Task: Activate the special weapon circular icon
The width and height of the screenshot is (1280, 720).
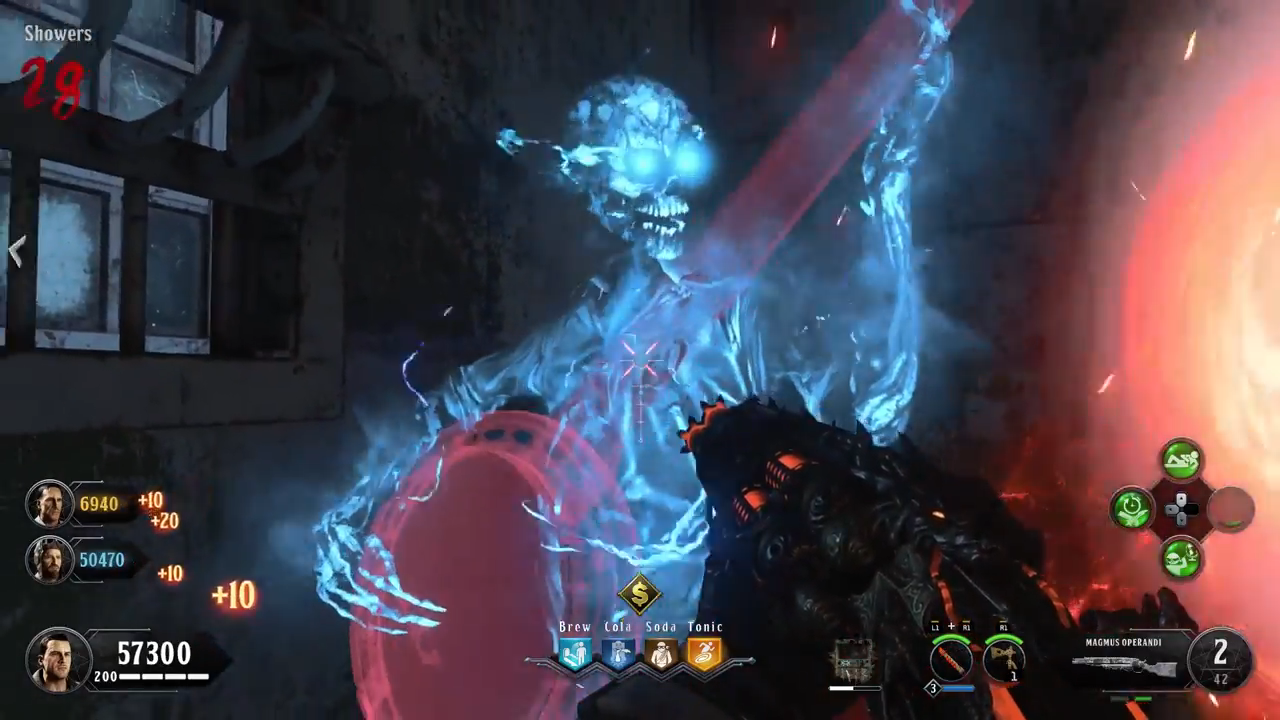Action: point(951,661)
